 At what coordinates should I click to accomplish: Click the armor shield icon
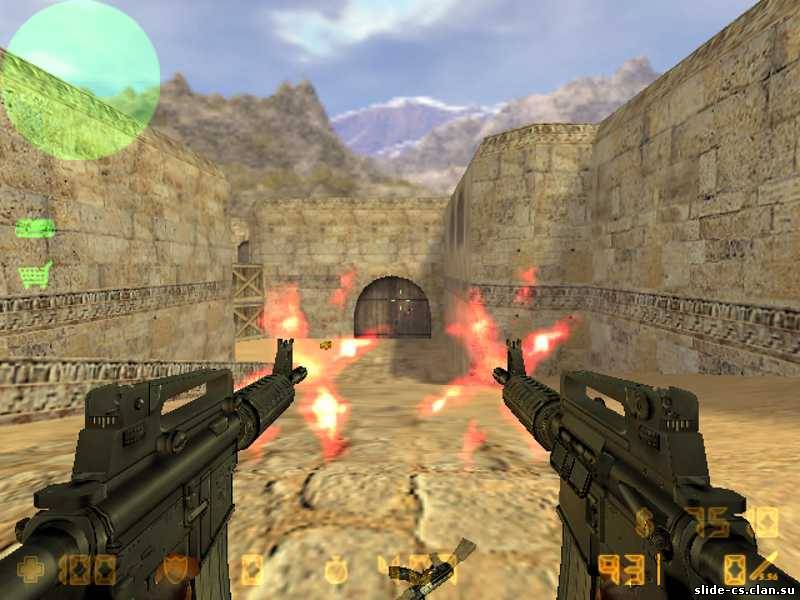click(177, 569)
